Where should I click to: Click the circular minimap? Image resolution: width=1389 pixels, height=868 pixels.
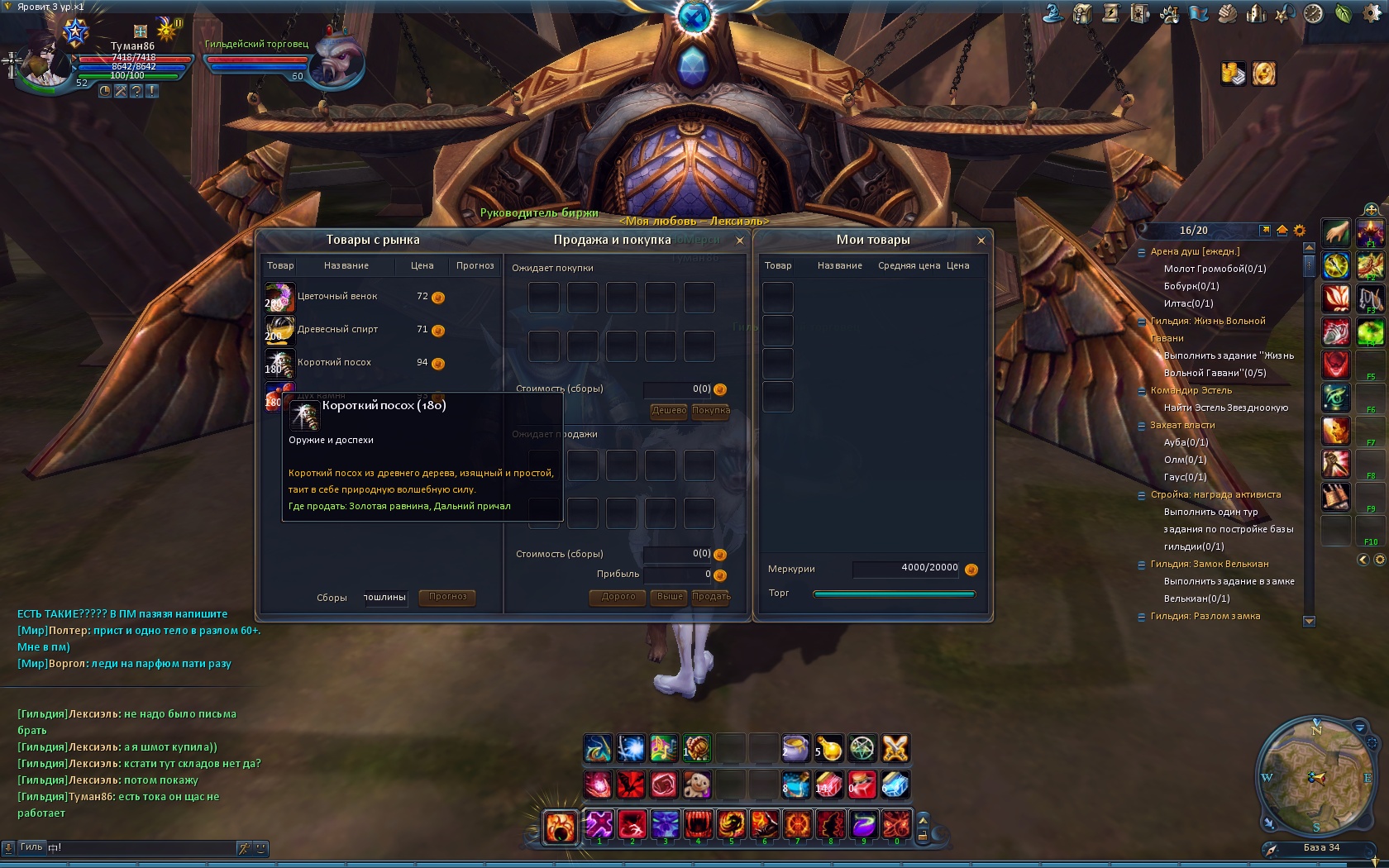tap(1315, 776)
